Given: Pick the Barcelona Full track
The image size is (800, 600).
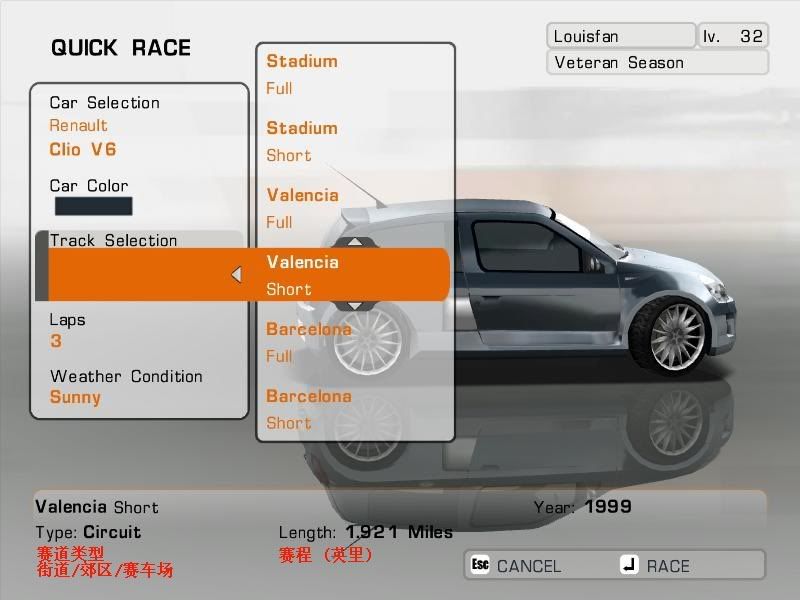Looking at the screenshot, I should click(x=355, y=343).
